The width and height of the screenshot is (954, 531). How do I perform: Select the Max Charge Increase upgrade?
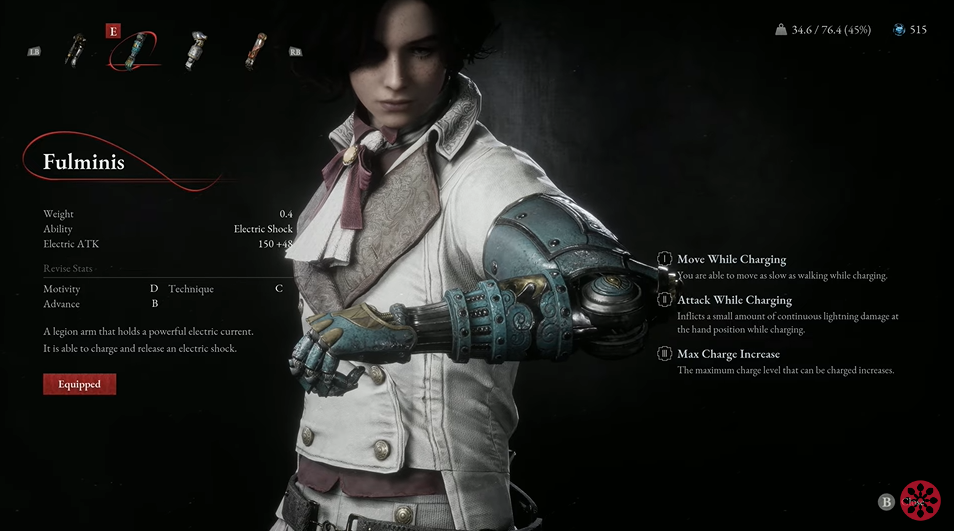[728, 354]
